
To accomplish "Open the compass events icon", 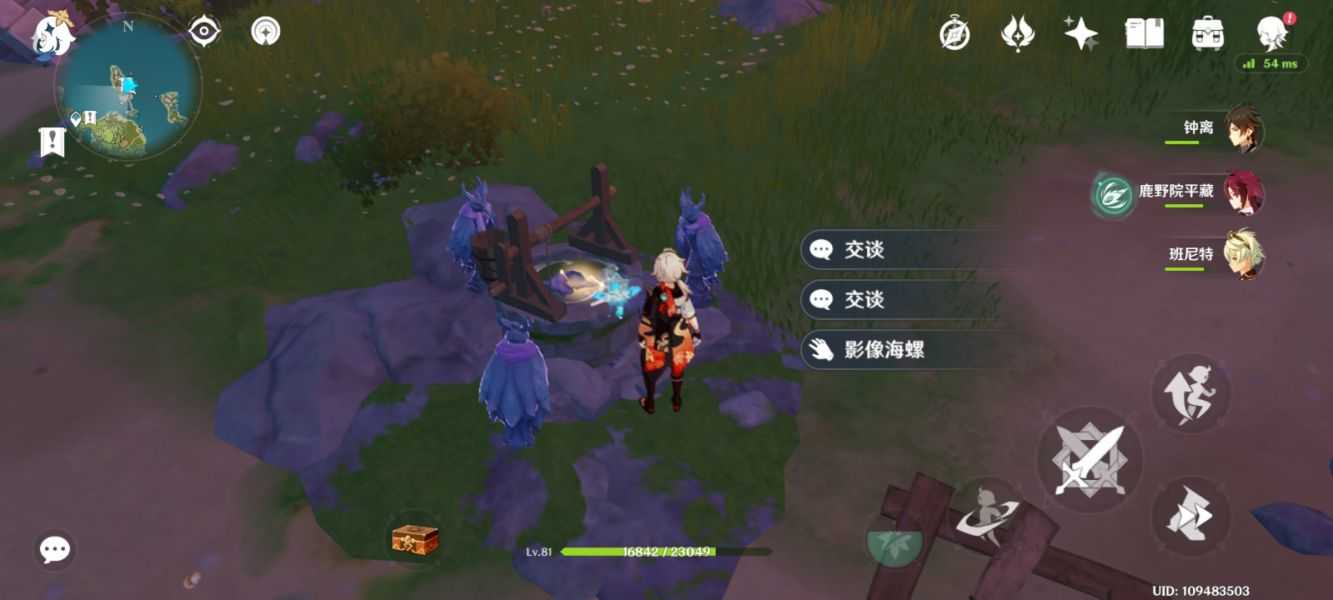I will (955, 34).
